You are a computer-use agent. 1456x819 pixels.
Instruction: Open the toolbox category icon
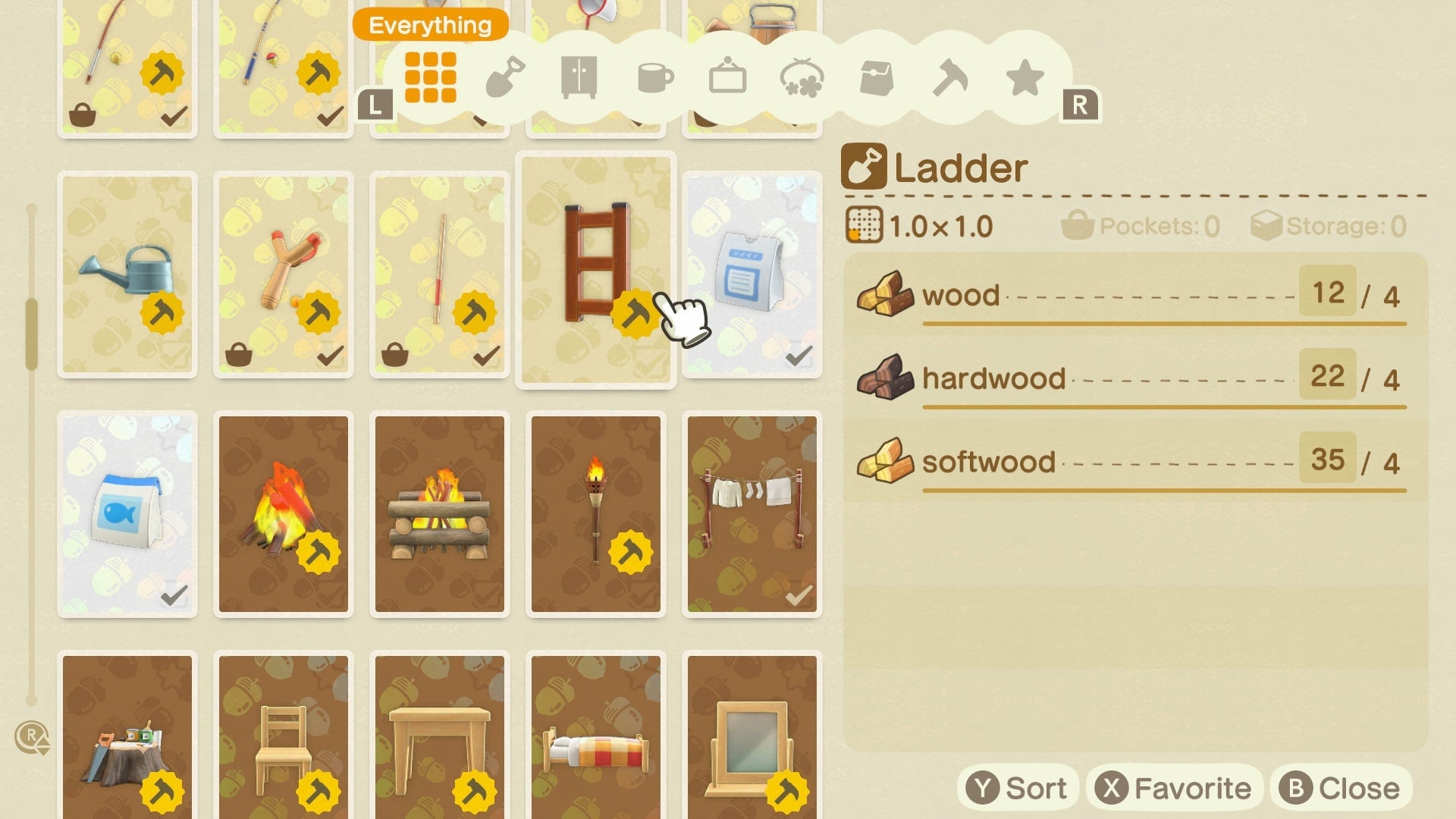[876, 76]
